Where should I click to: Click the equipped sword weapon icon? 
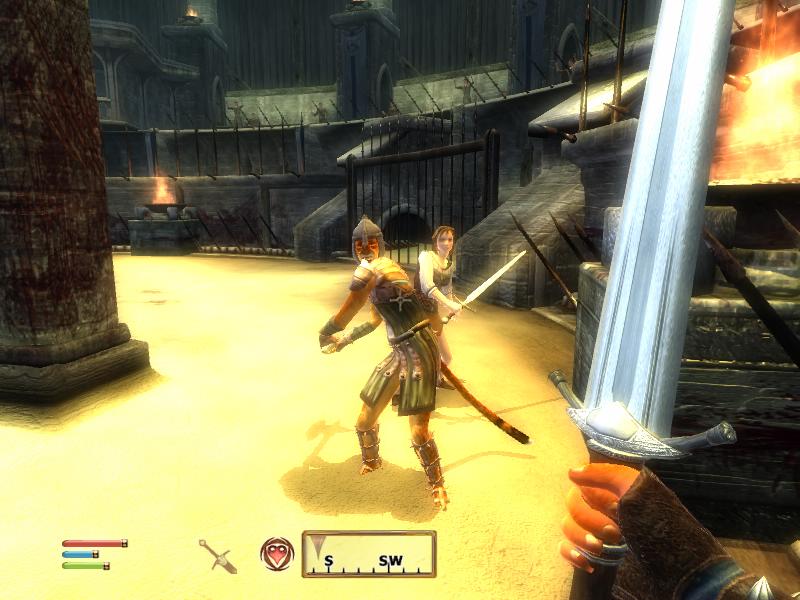pyautogui.click(x=217, y=554)
